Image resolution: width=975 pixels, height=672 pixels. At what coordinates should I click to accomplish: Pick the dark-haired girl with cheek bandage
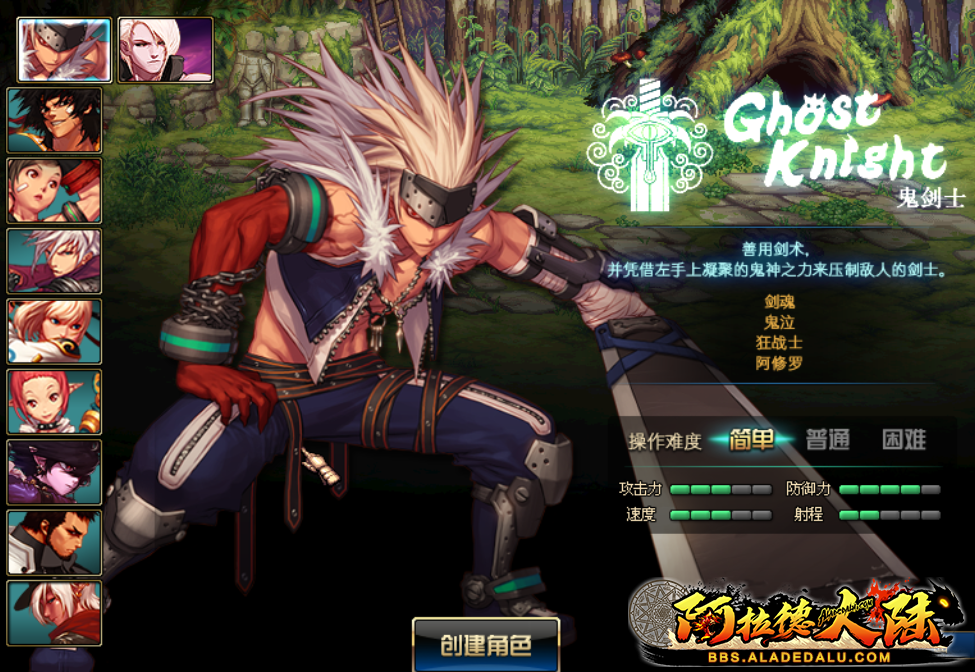point(55,190)
